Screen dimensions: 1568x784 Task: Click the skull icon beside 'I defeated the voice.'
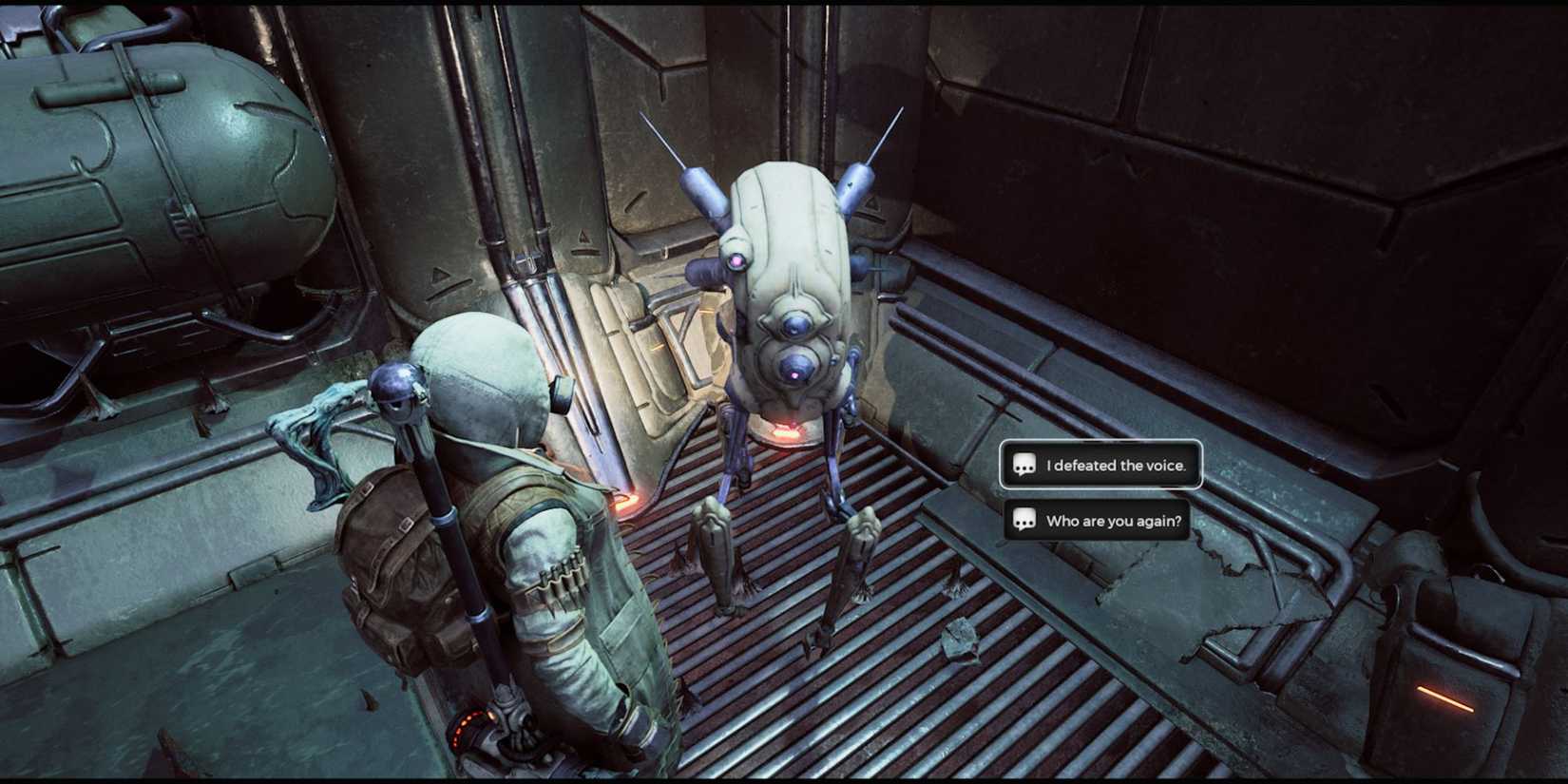click(1023, 466)
